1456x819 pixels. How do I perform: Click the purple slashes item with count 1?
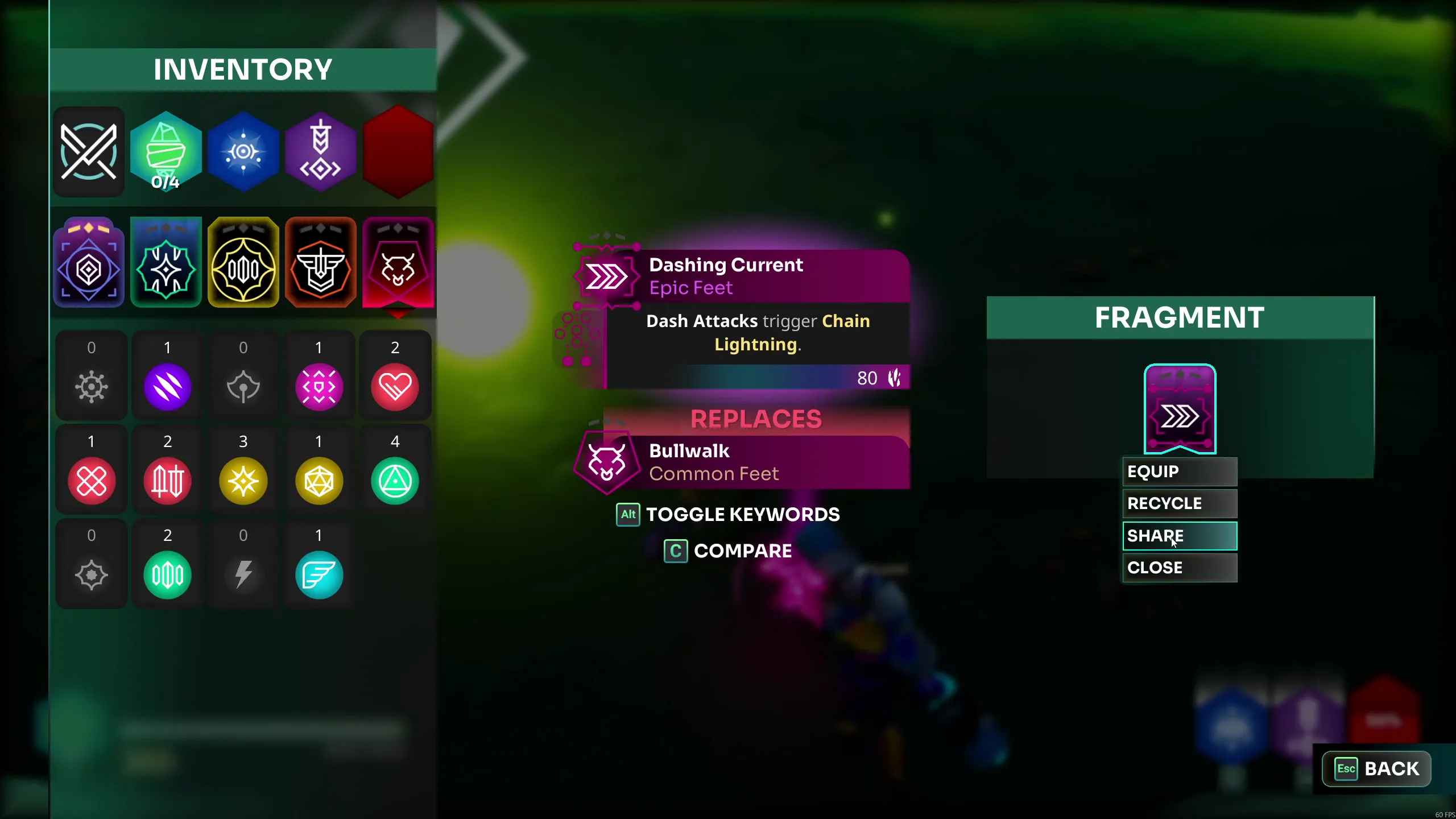click(167, 387)
